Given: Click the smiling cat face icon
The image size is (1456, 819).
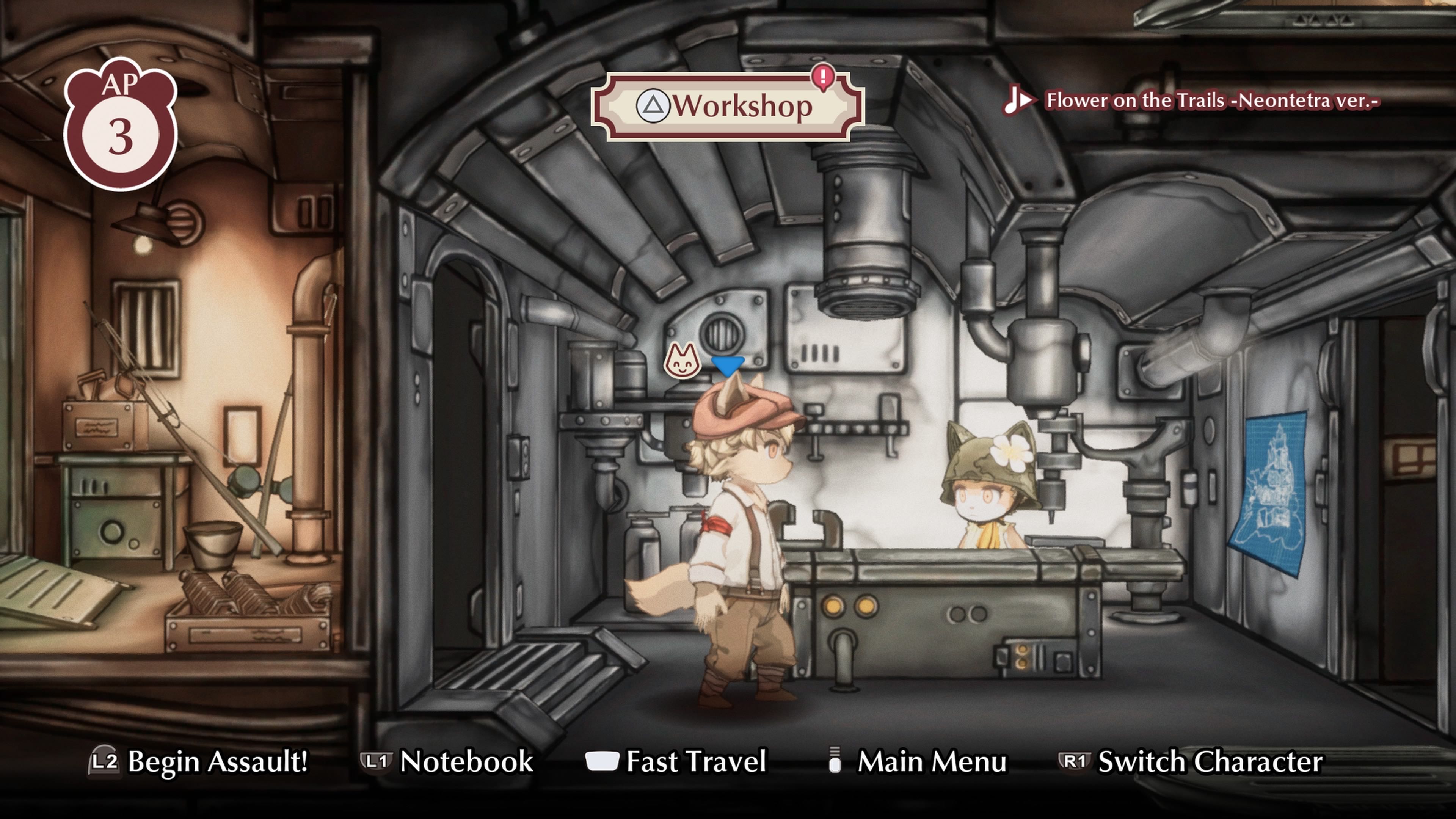Looking at the screenshot, I should [x=682, y=361].
